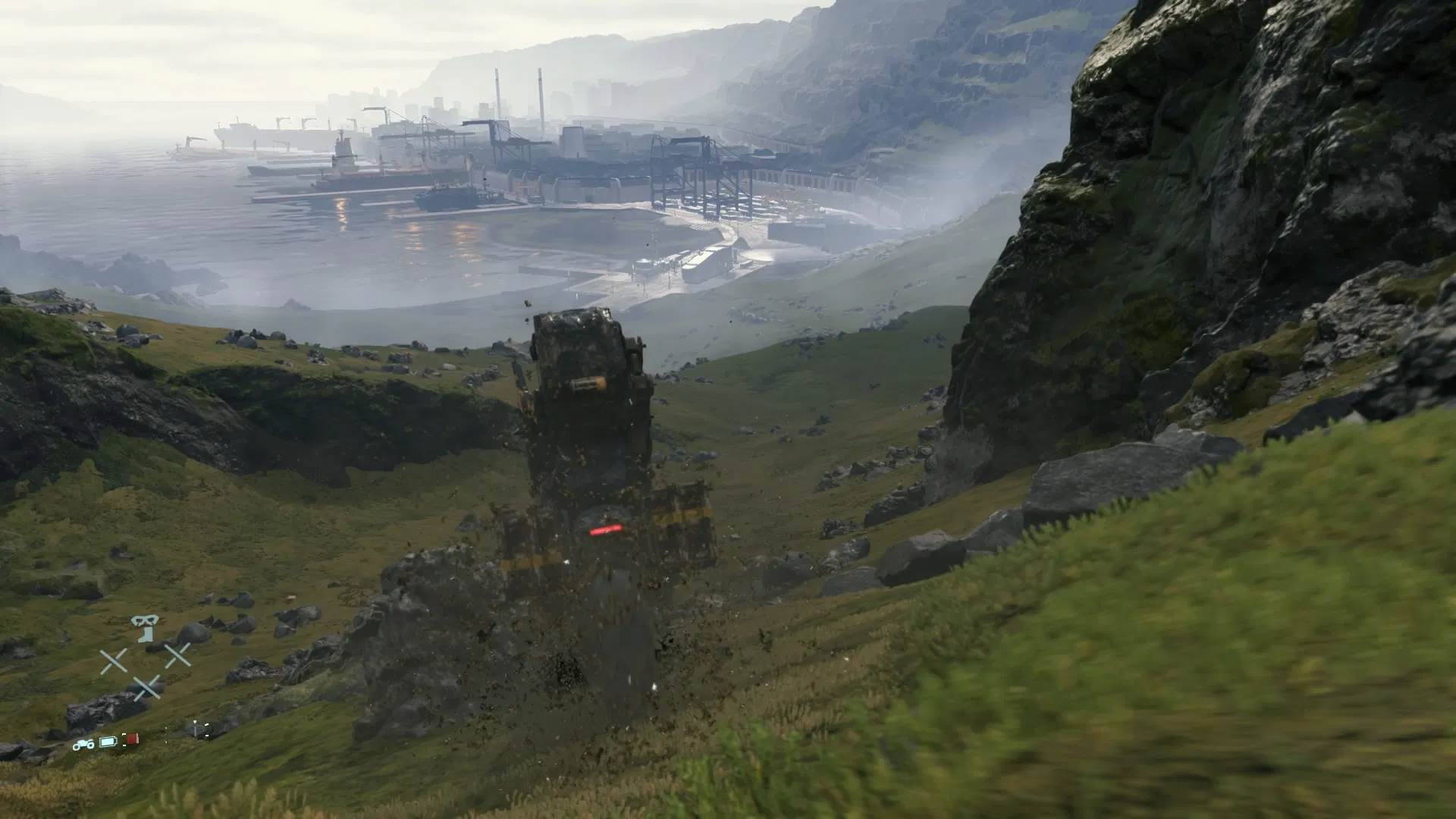Viewport: 1456px width, 819px height.
Task: Select the lower X hazard marker
Action: point(148,686)
